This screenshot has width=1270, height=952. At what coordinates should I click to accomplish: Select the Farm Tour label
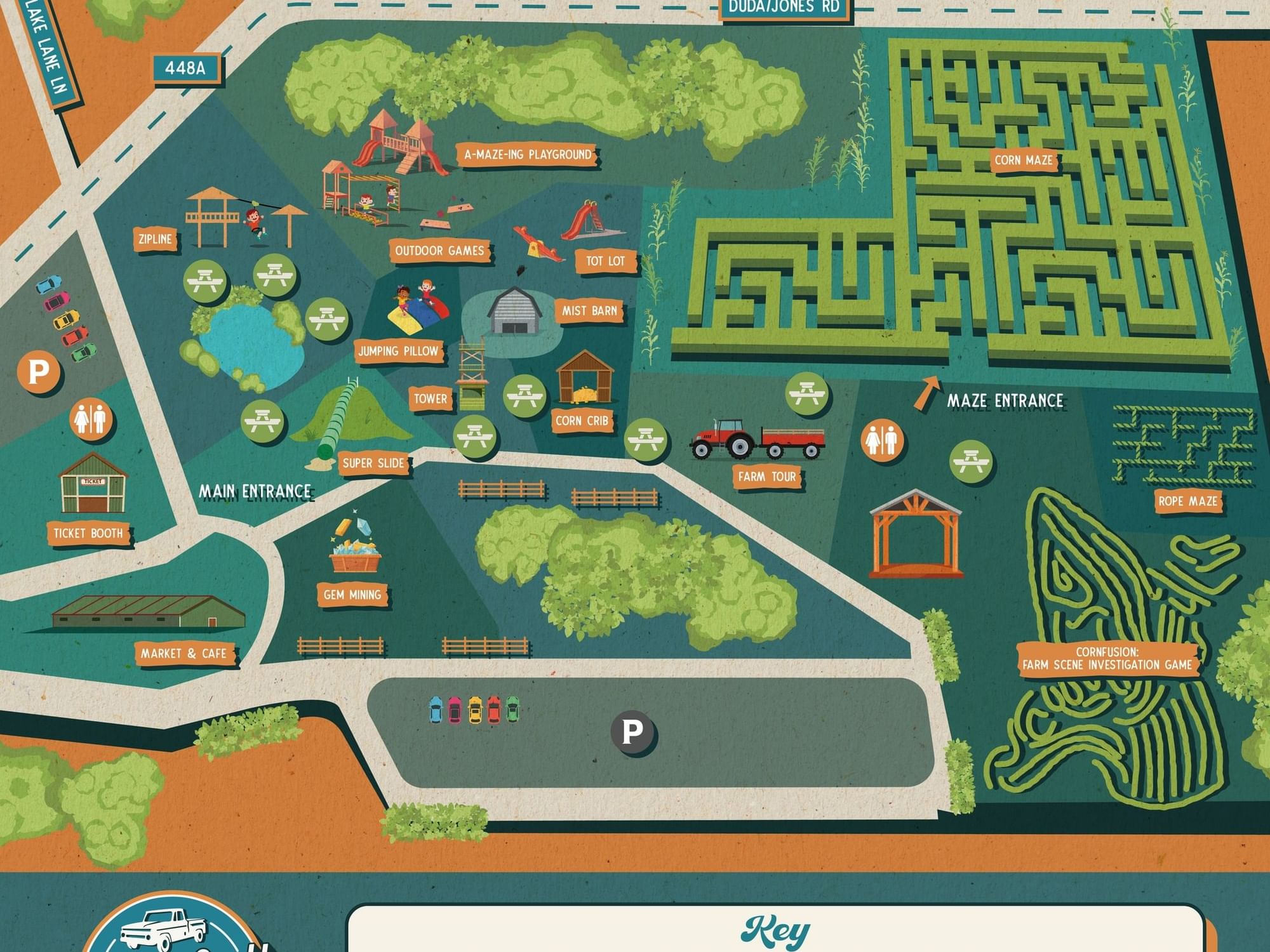pyautogui.click(x=766, y=477)
